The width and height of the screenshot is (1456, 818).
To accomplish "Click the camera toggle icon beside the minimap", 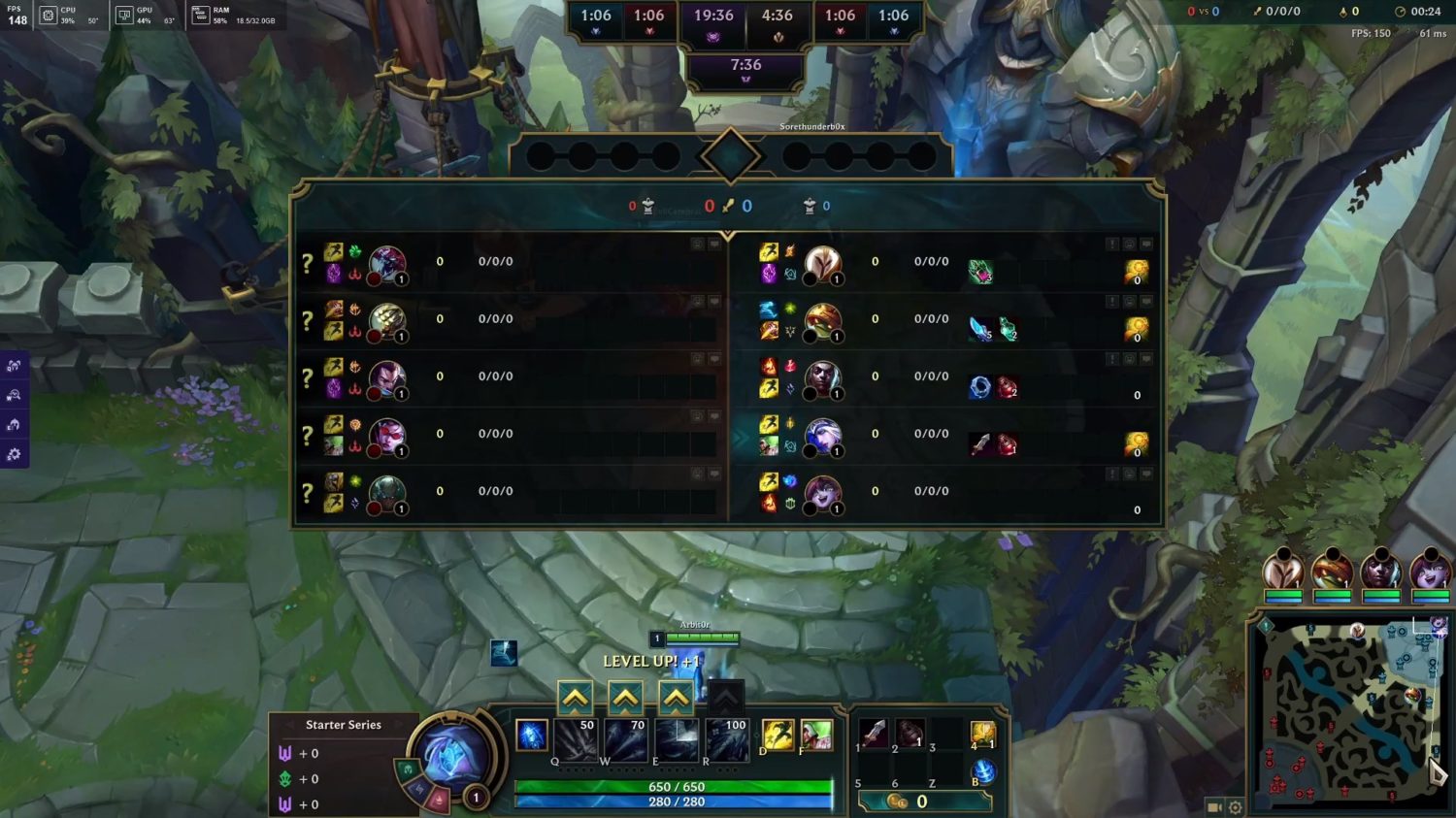I will [x=1212, y=806].
